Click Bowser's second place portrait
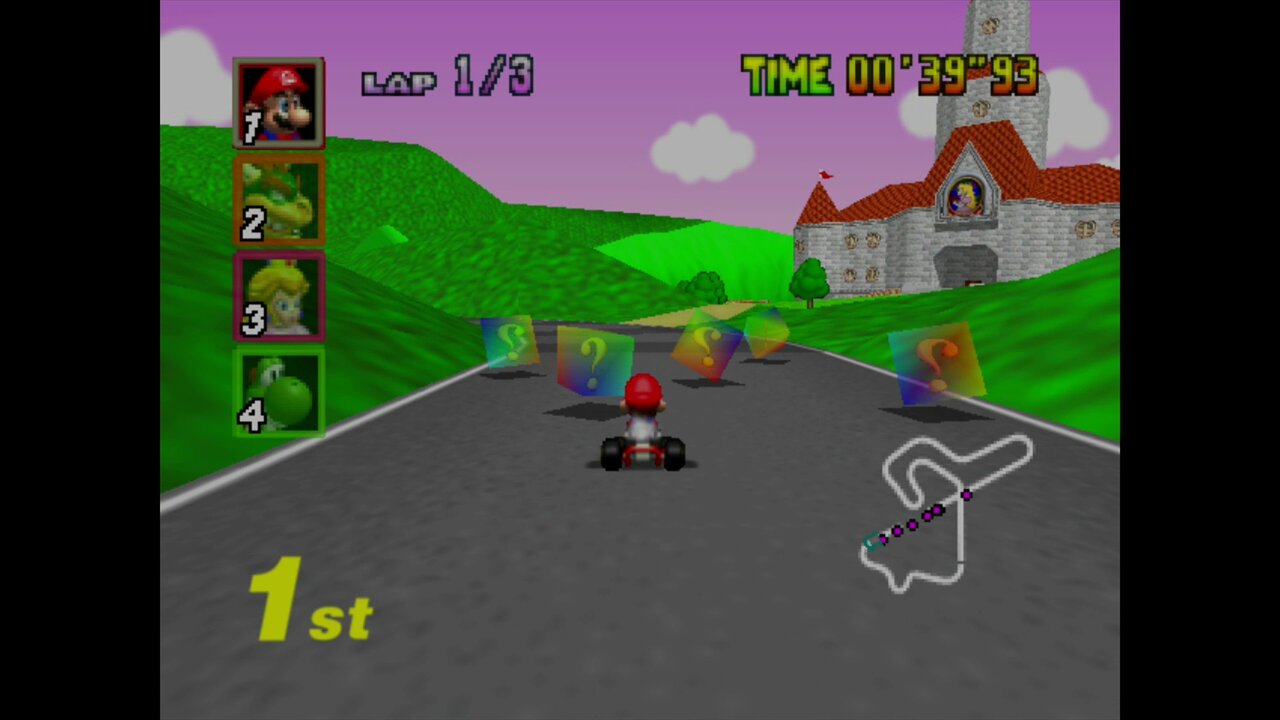Viewport: 1280px width, 720px height. (278, 200)
